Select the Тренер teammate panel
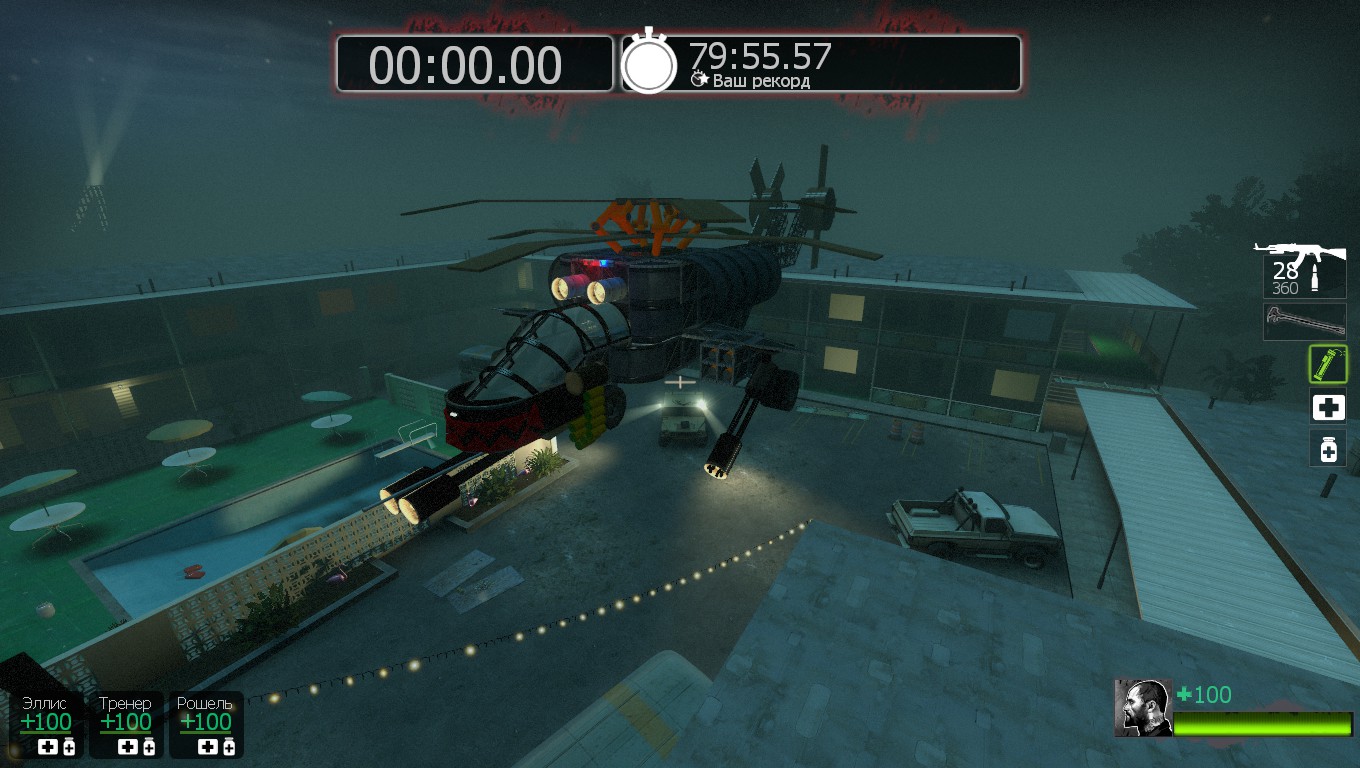 click(x=126, y=724)
